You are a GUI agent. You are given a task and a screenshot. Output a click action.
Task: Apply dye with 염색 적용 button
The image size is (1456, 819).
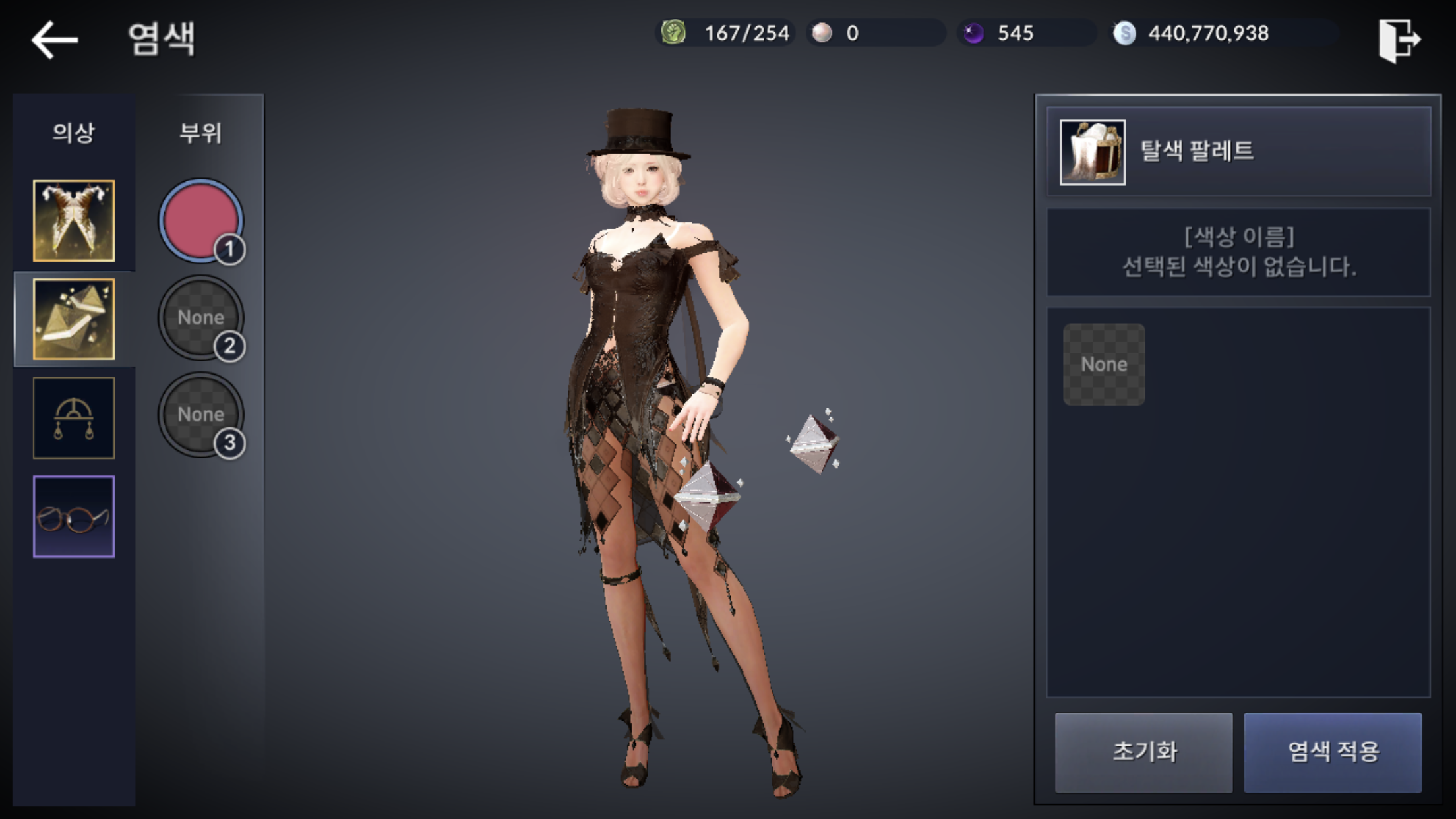click(1333, 752)
